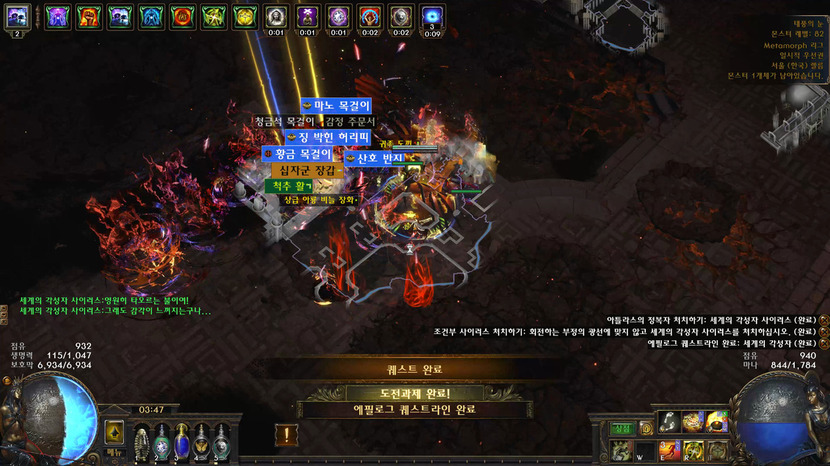The image size is (830, 466).
Task: Use the red running figure skill
Action: coord(668,450)
